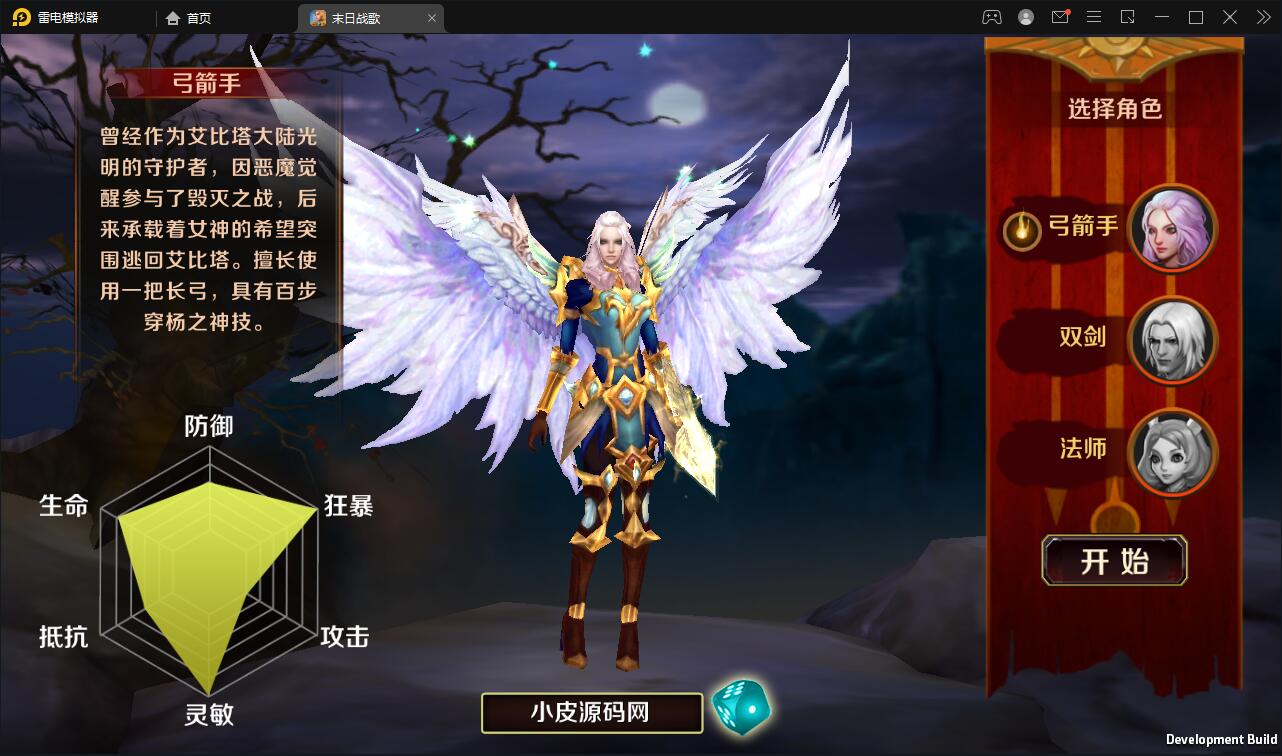Screen dimensions: 1282x756
Task: Click the 小皮源码网 button
Action: (591, 712)
